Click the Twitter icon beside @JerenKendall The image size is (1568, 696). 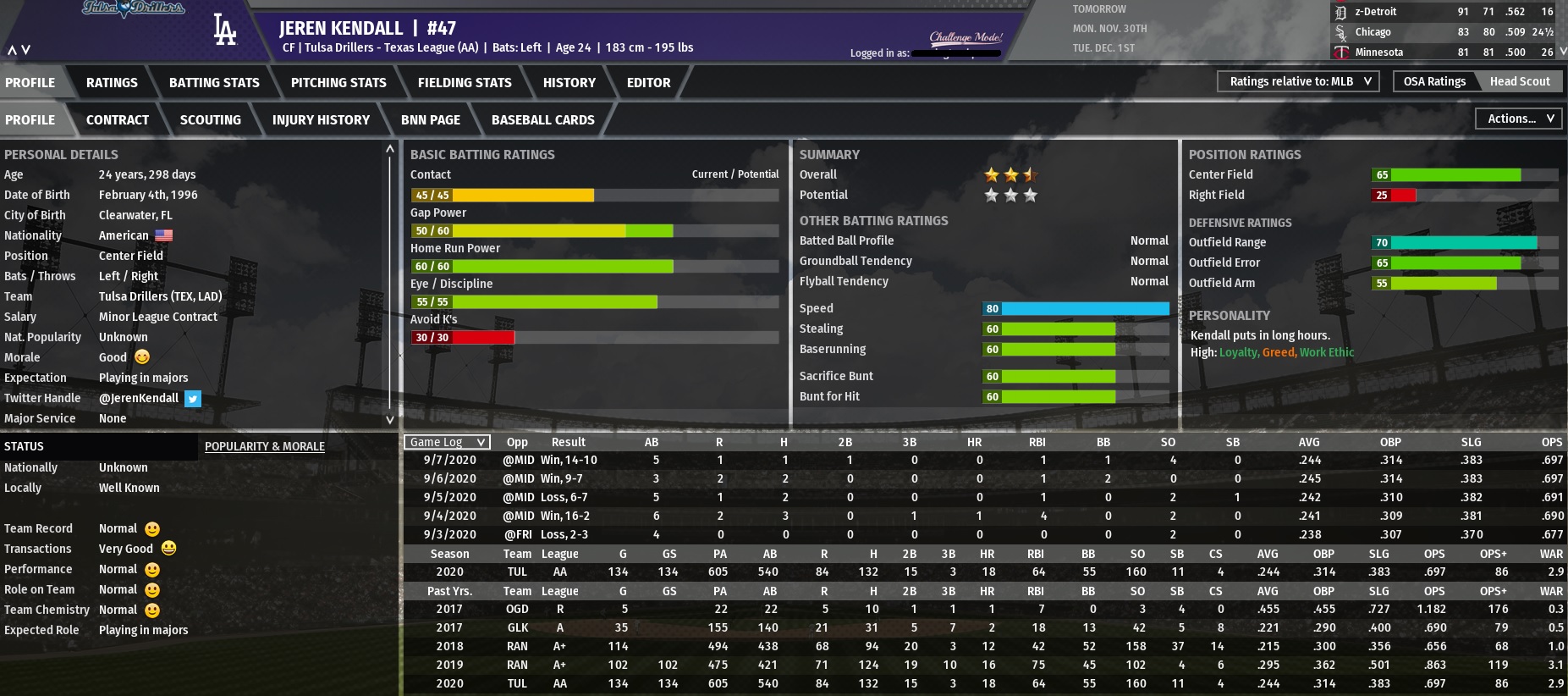193,398
